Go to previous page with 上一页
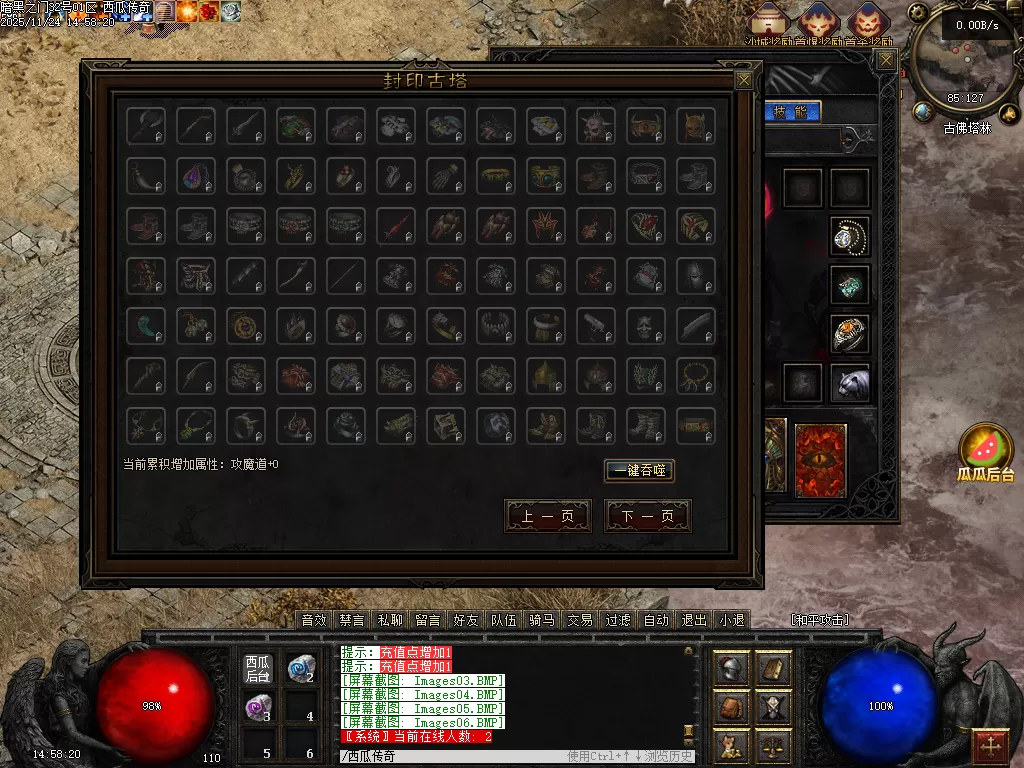 tap(547, 516)
